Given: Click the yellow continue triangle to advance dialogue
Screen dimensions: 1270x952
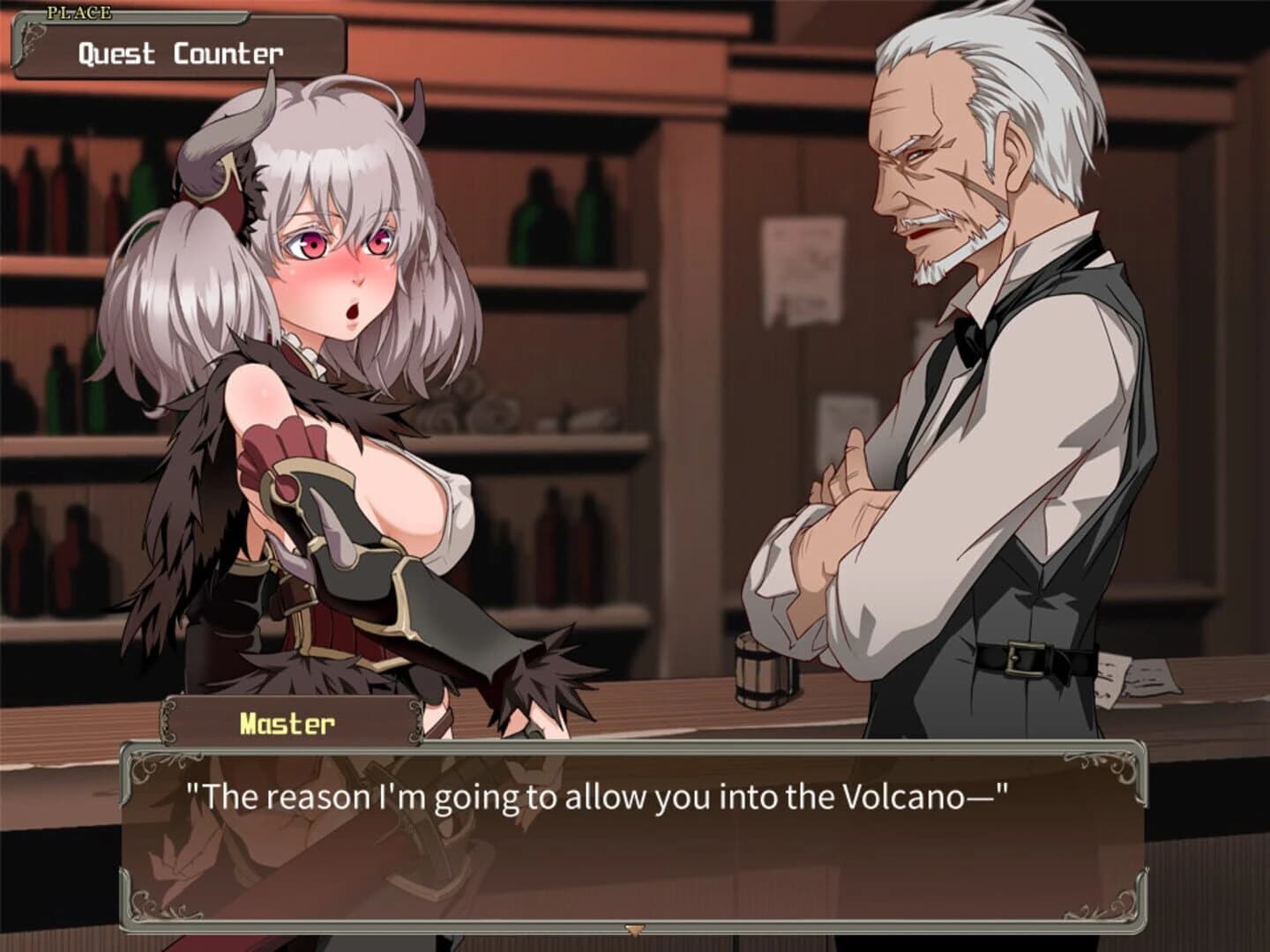Looking at the screenshot, I should pyautogui.click(x=633, y=928).
